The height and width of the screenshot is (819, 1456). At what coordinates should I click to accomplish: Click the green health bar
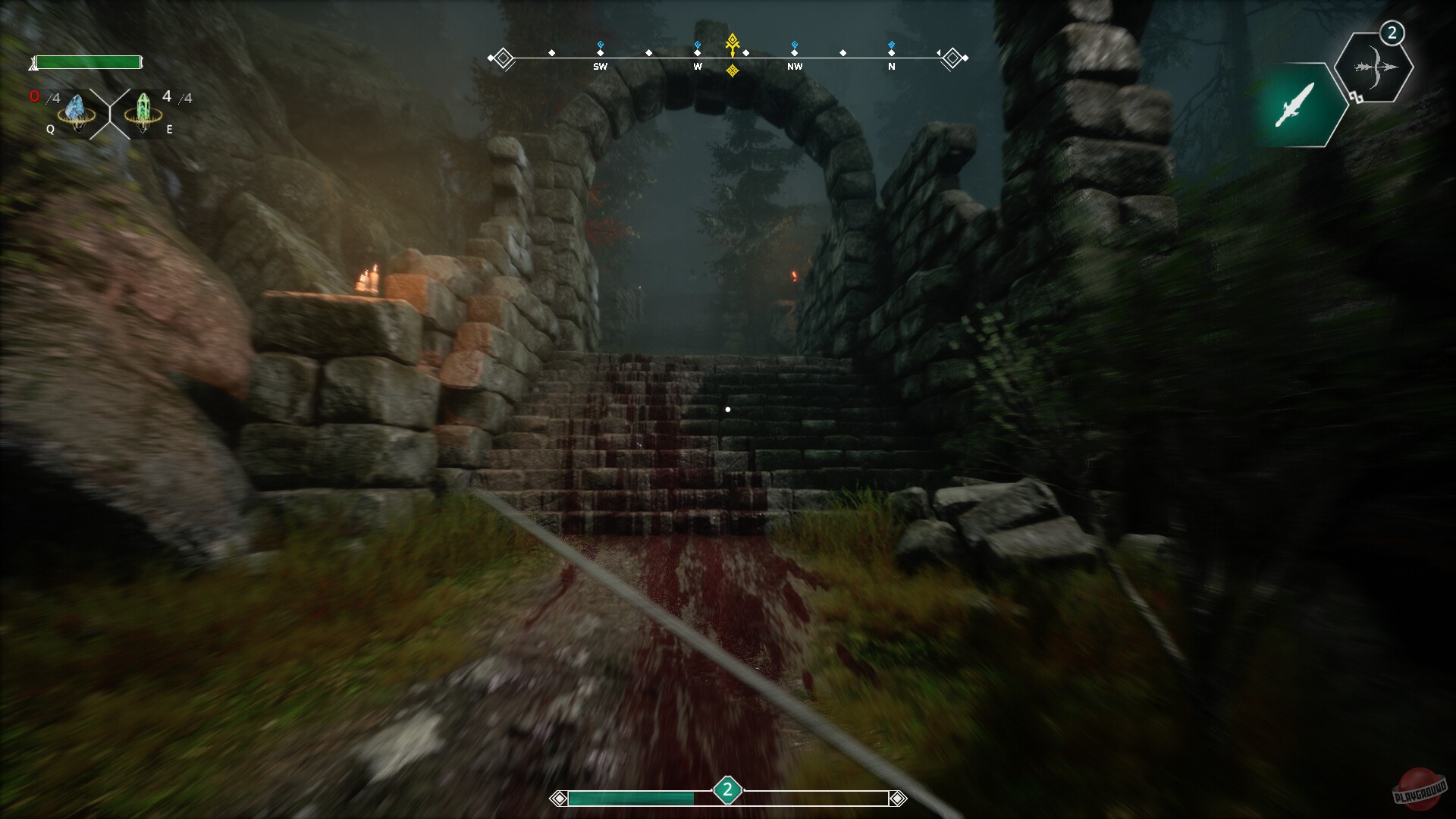tap(87, 61)
